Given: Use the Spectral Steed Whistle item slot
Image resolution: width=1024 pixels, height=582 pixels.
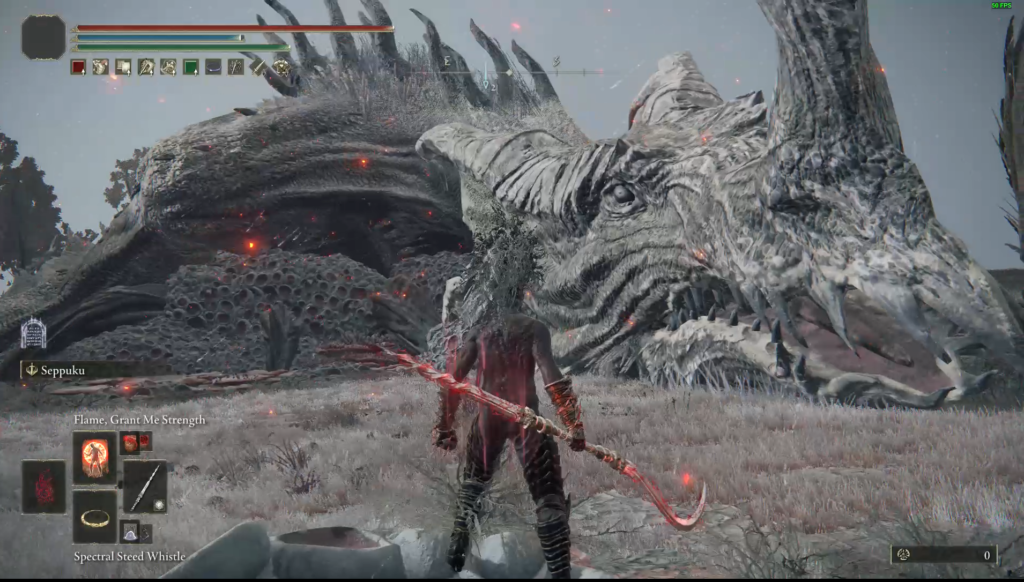Looking at the screenshot, I should point(95,516).
